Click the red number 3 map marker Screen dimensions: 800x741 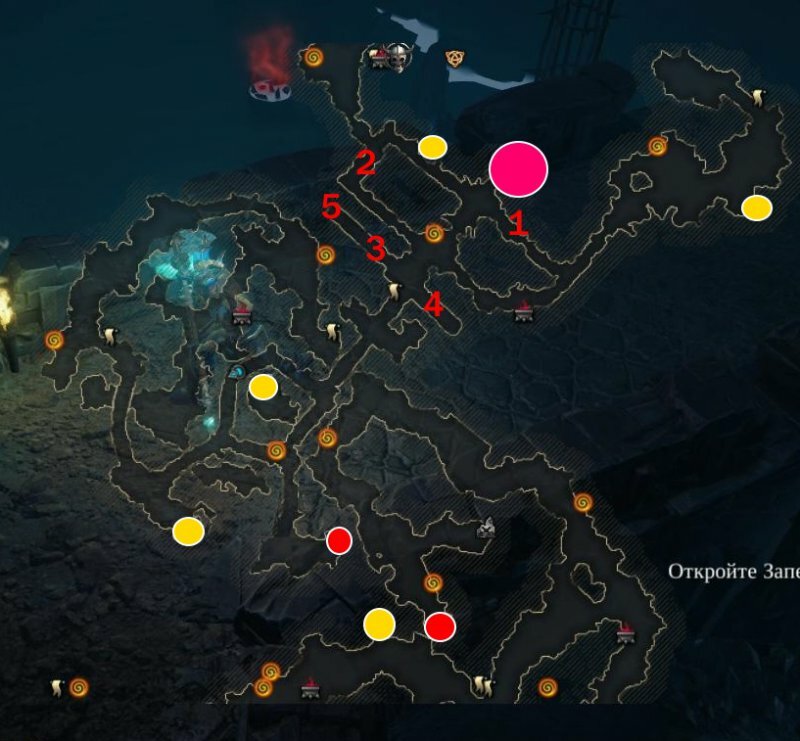(x=376, y=248)
